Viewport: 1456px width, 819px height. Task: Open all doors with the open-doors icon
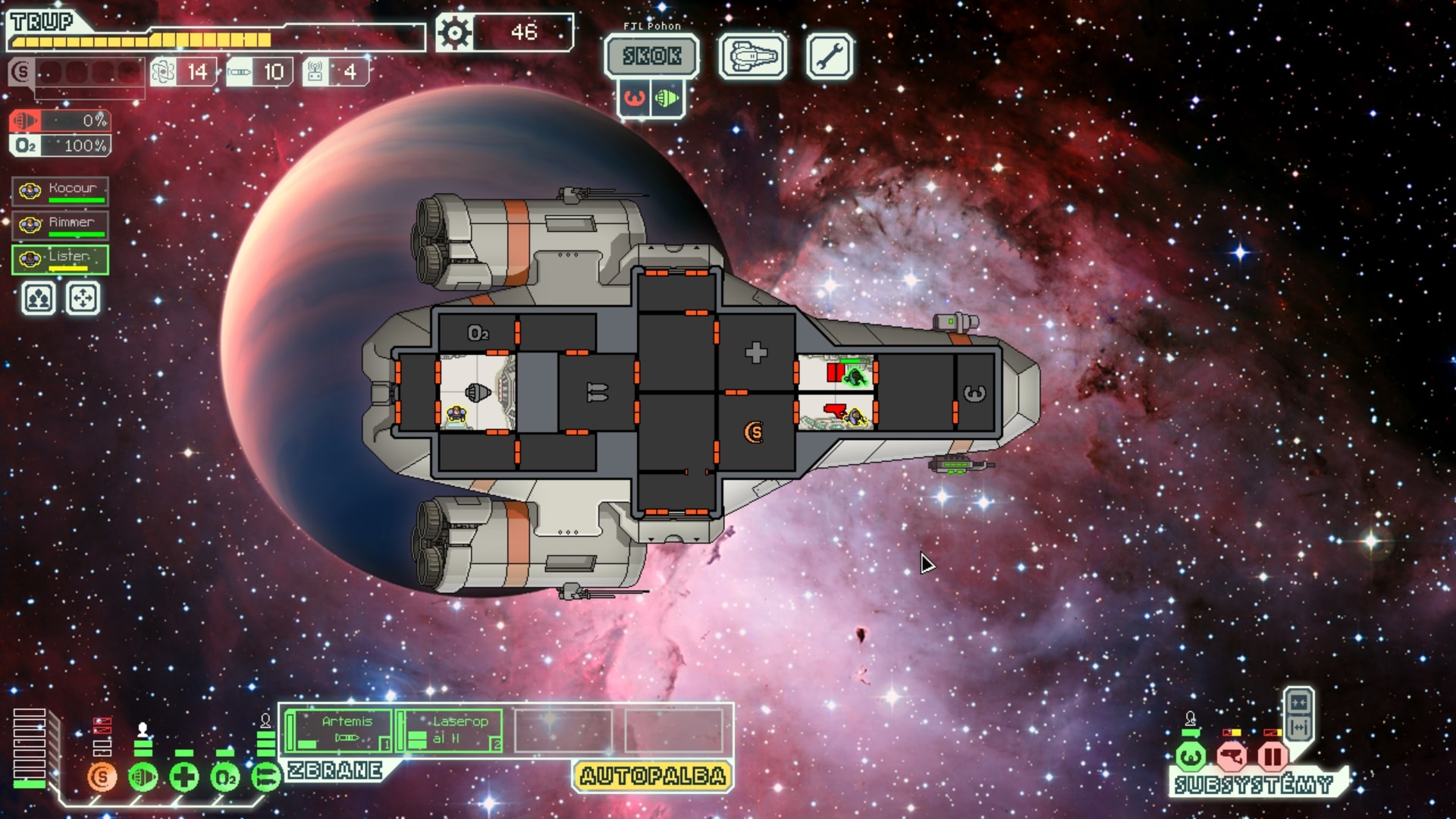[x=1298, y=726]
